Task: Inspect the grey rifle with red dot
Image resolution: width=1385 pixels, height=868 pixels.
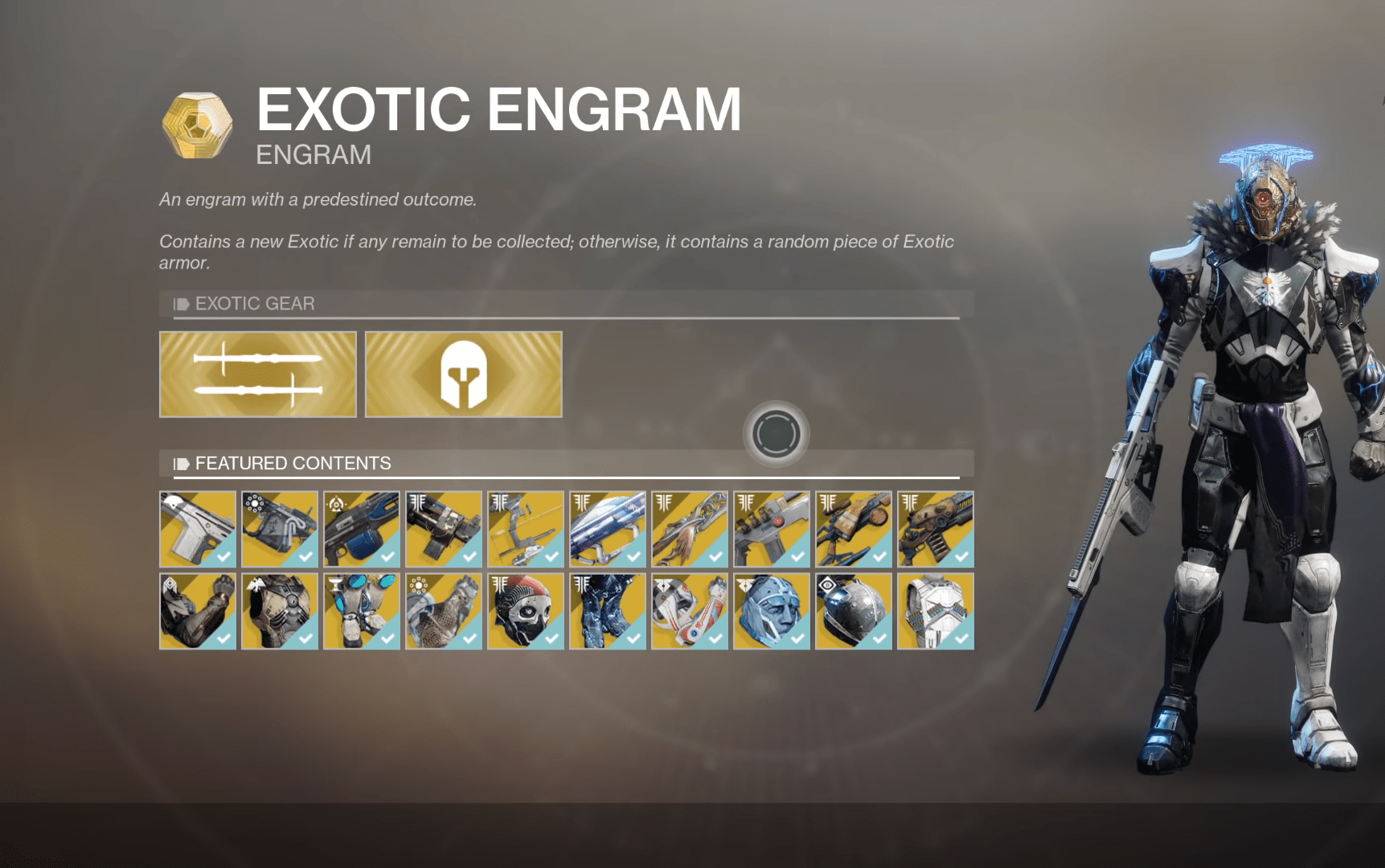Action: click(x=772, y=530)
